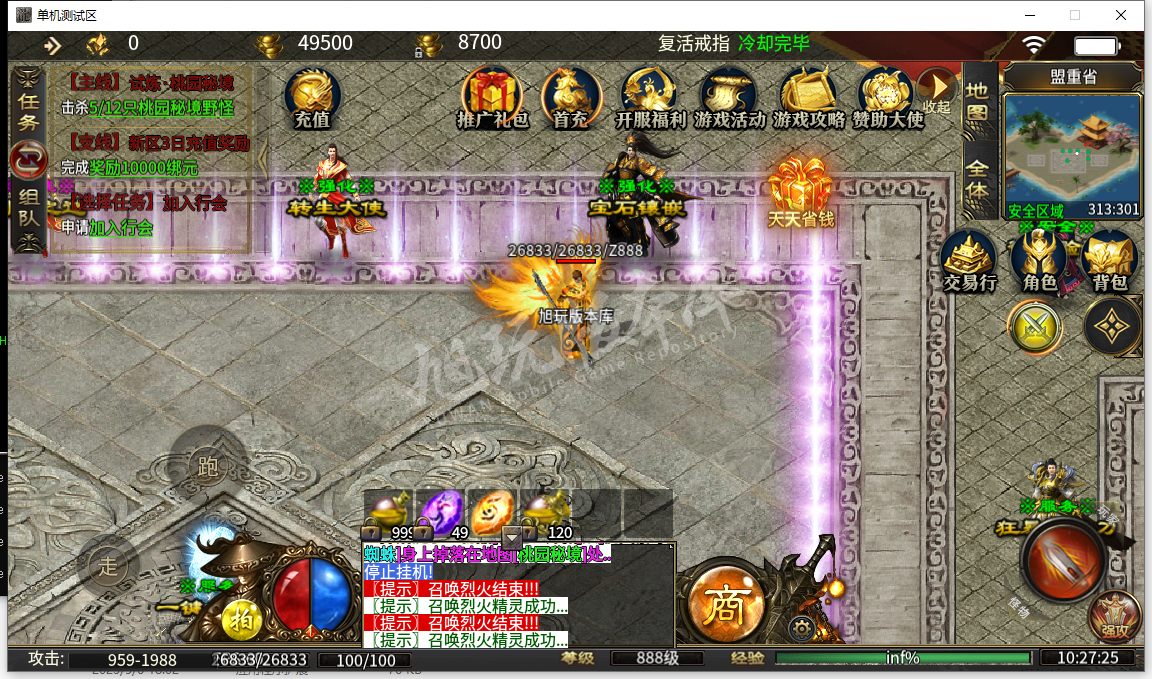
Task: Toggle the 跑 run movement button
Action: (209, 465)
